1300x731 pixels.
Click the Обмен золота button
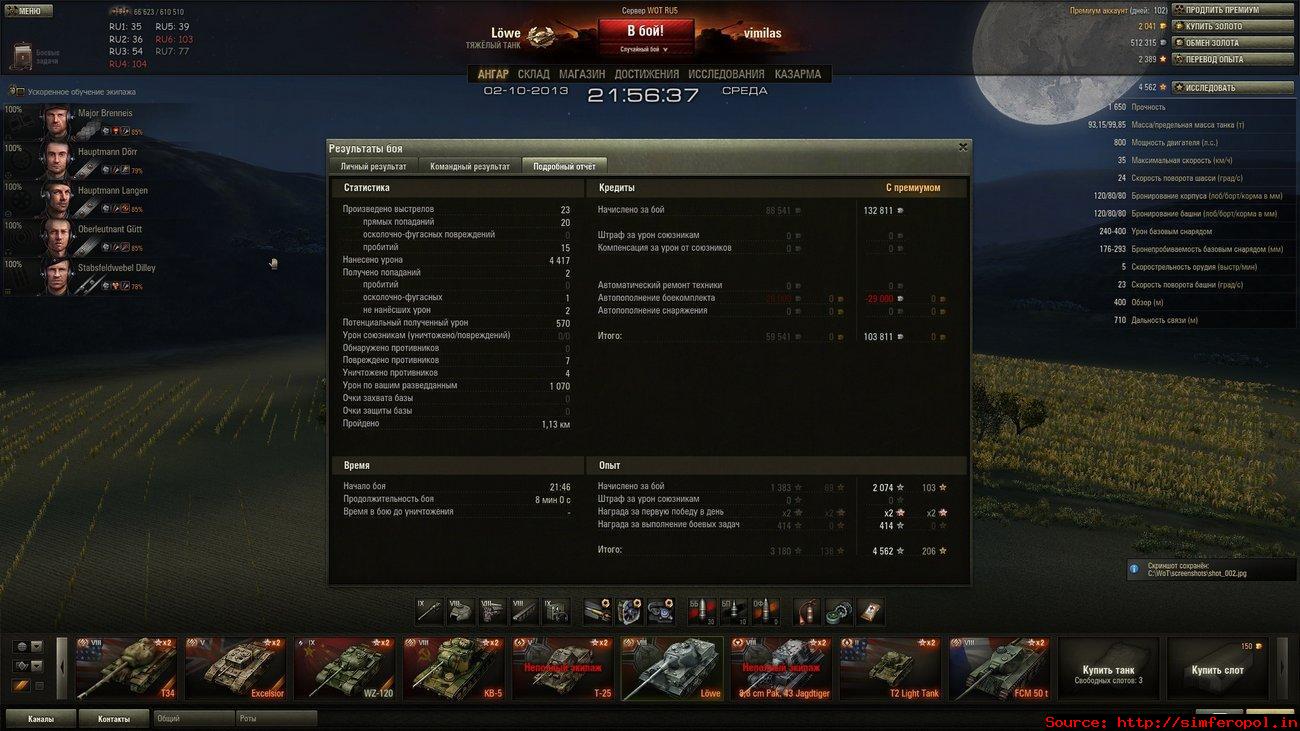pos(1231,43)
